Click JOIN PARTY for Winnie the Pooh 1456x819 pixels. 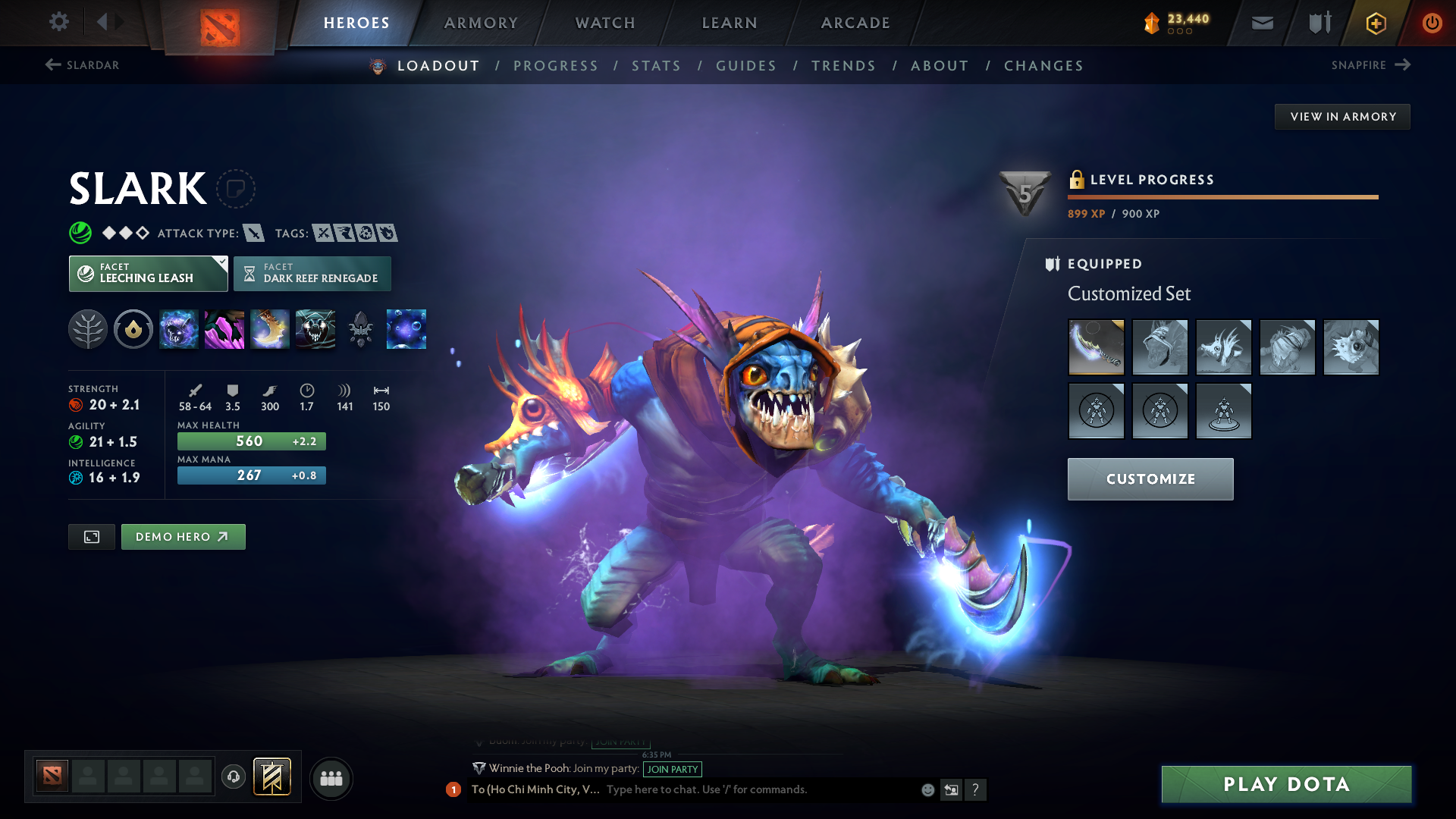coord(673,769)
